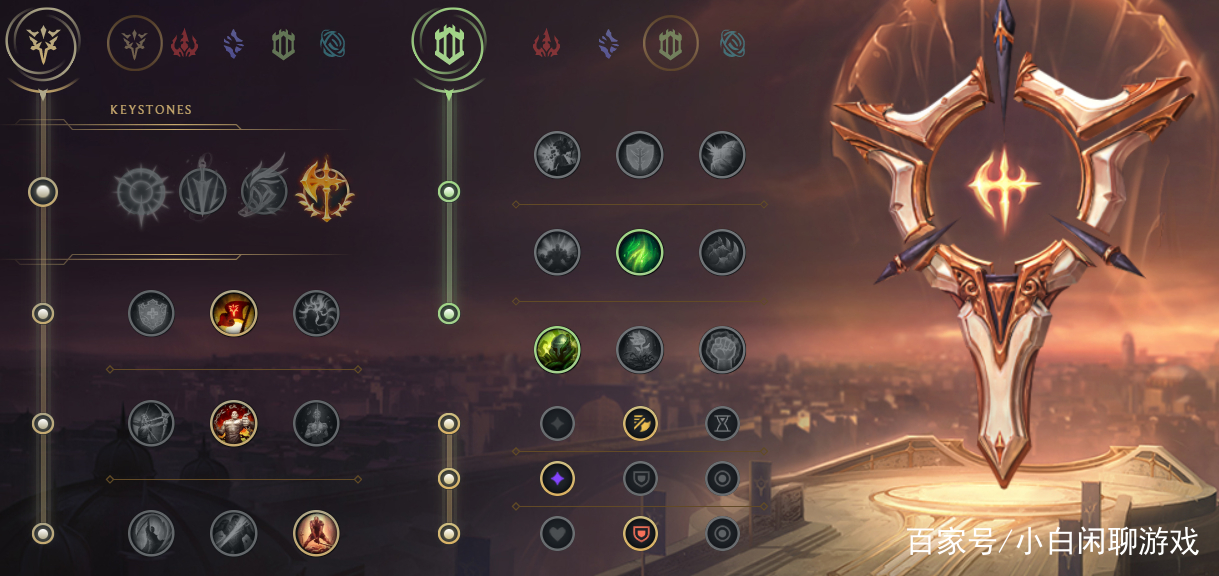1219x576 pixels.
Task: Pick the Presence of Mind rune
Action: [x=316, y=314]
